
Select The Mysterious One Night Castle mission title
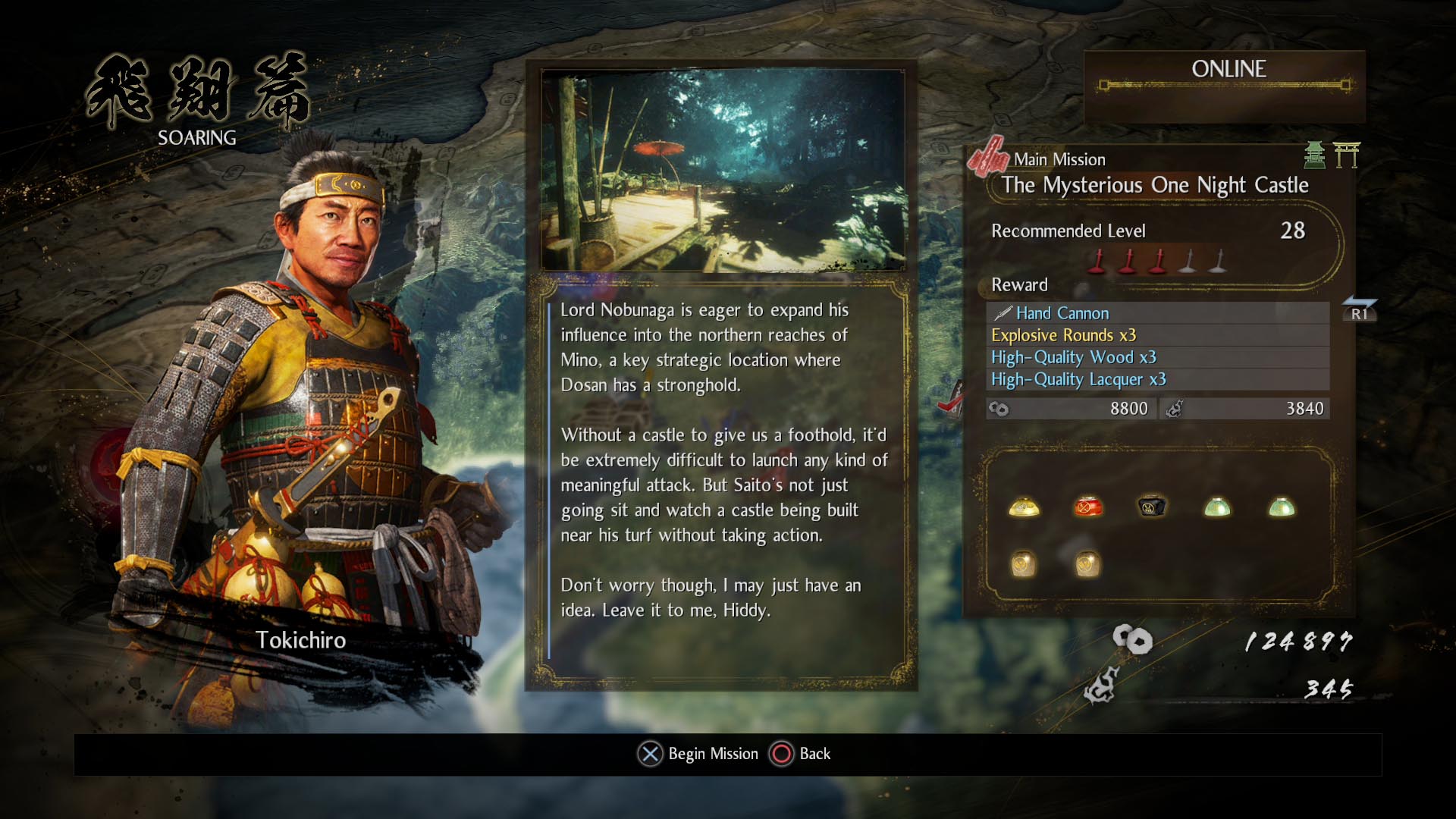pos(1154,185)
